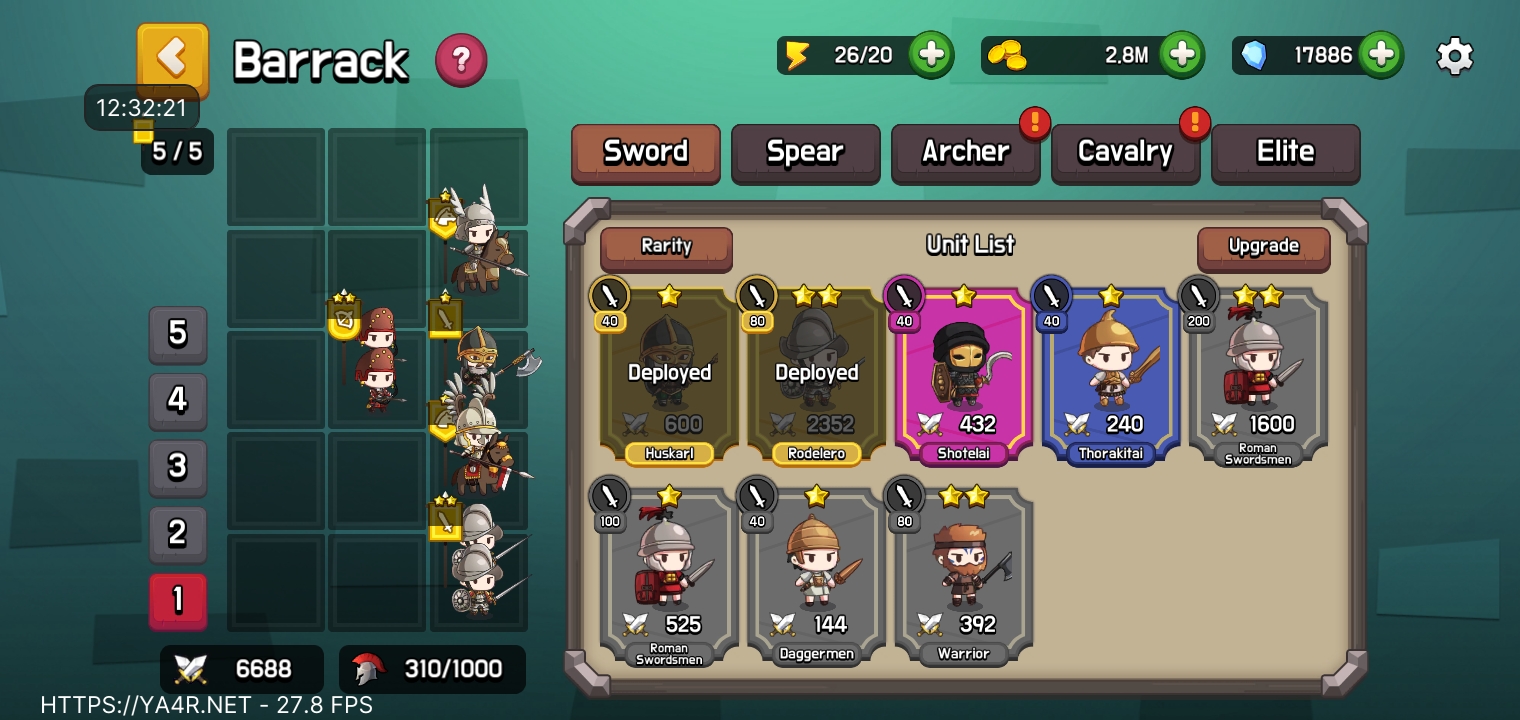
Task: Buy more gold coins with plus button
Action: coord(1181,55)
